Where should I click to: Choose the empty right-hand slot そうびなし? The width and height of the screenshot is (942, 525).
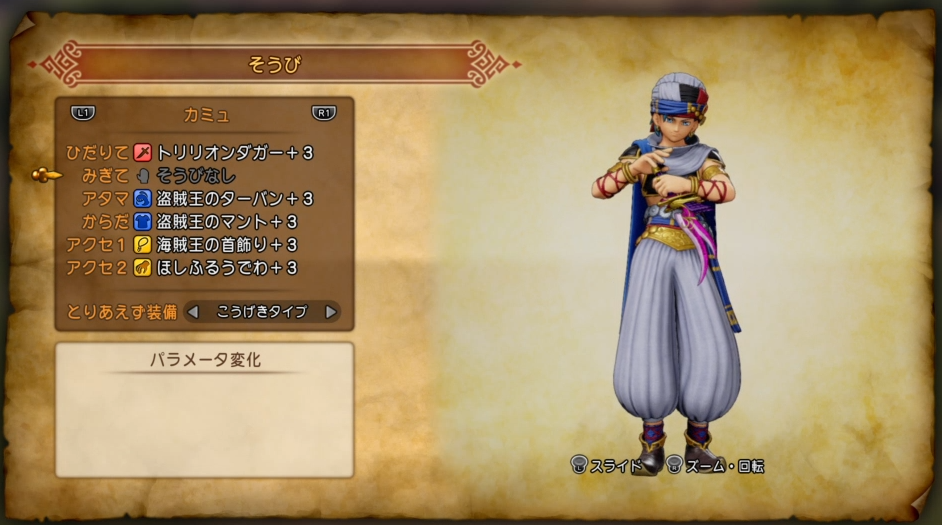click(x=195, y=176)
